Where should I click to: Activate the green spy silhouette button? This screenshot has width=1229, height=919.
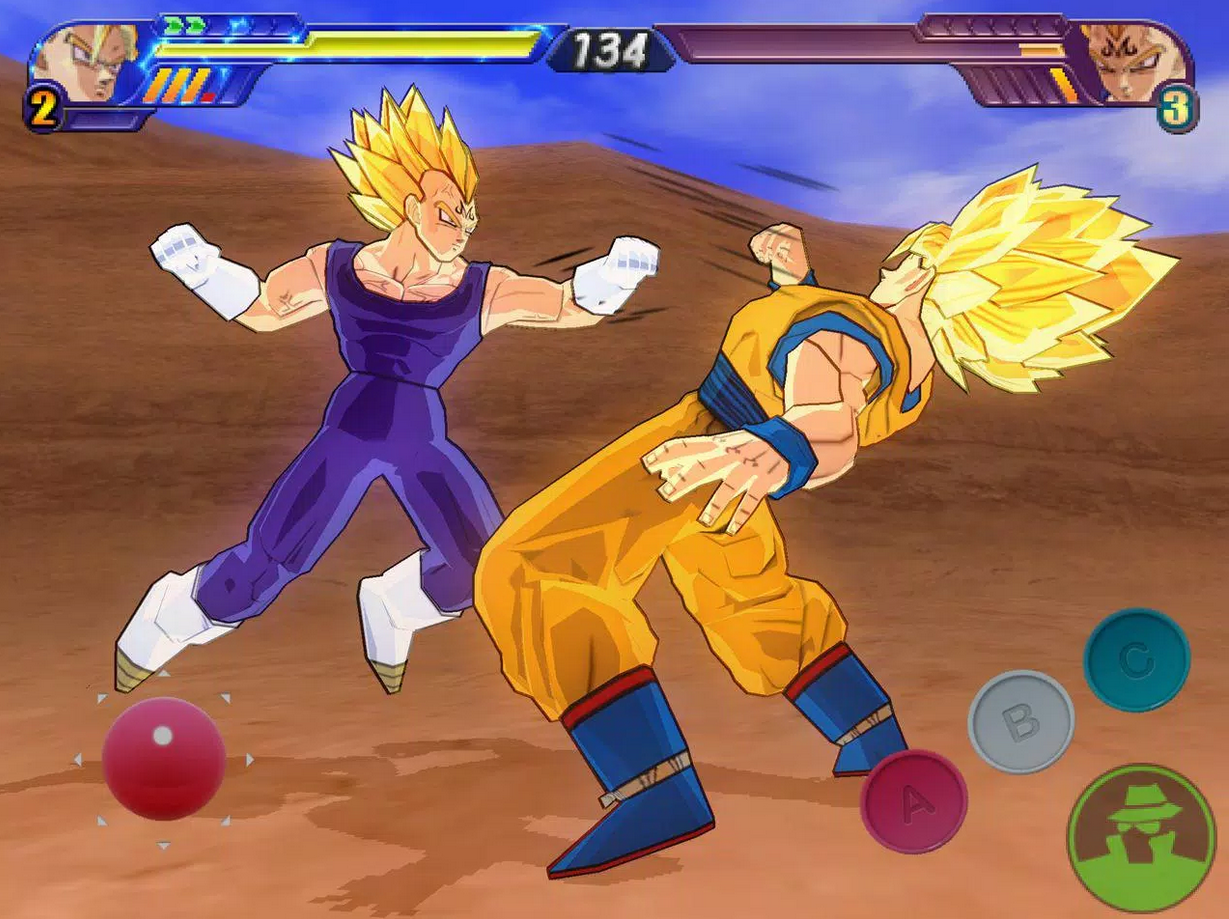1140,838
